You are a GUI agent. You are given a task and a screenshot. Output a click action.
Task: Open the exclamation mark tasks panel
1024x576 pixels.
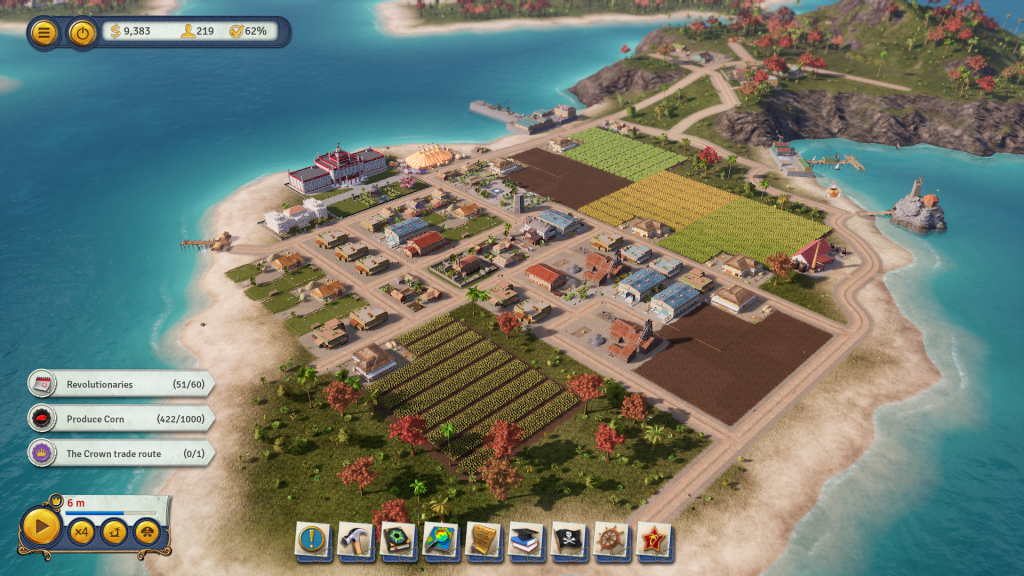click(x=313, y=540)
